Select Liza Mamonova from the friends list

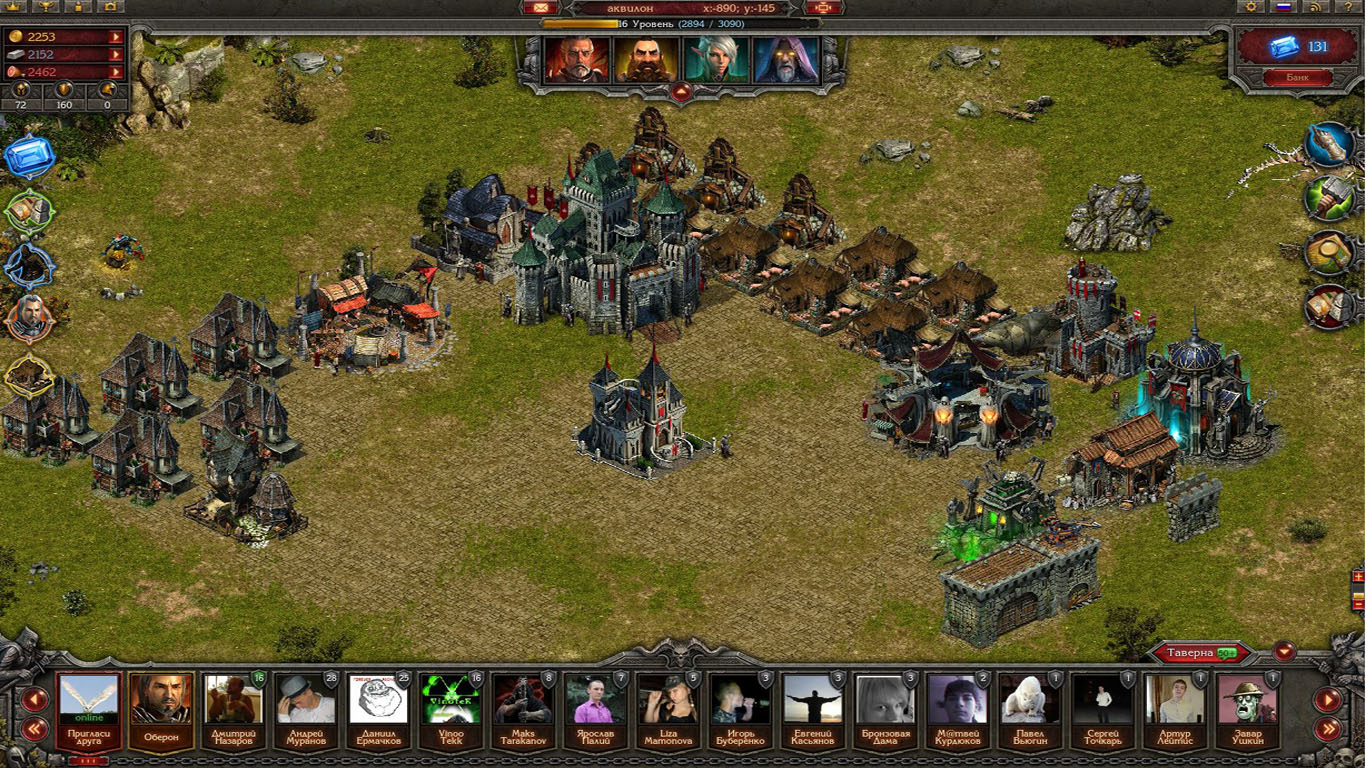pyautogui.click(x=667, y=709)
